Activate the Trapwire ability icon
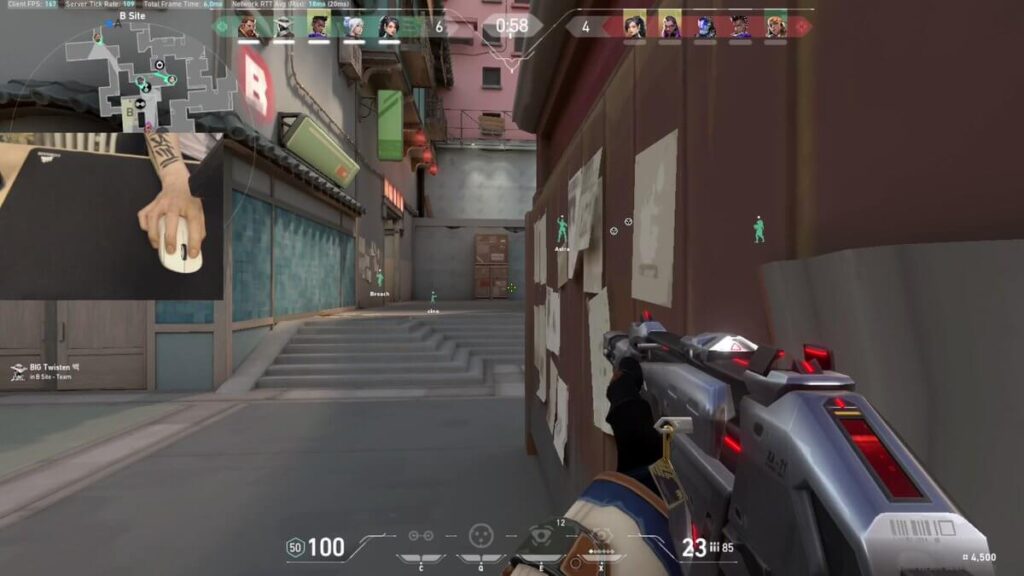 (x=421, y=536)
